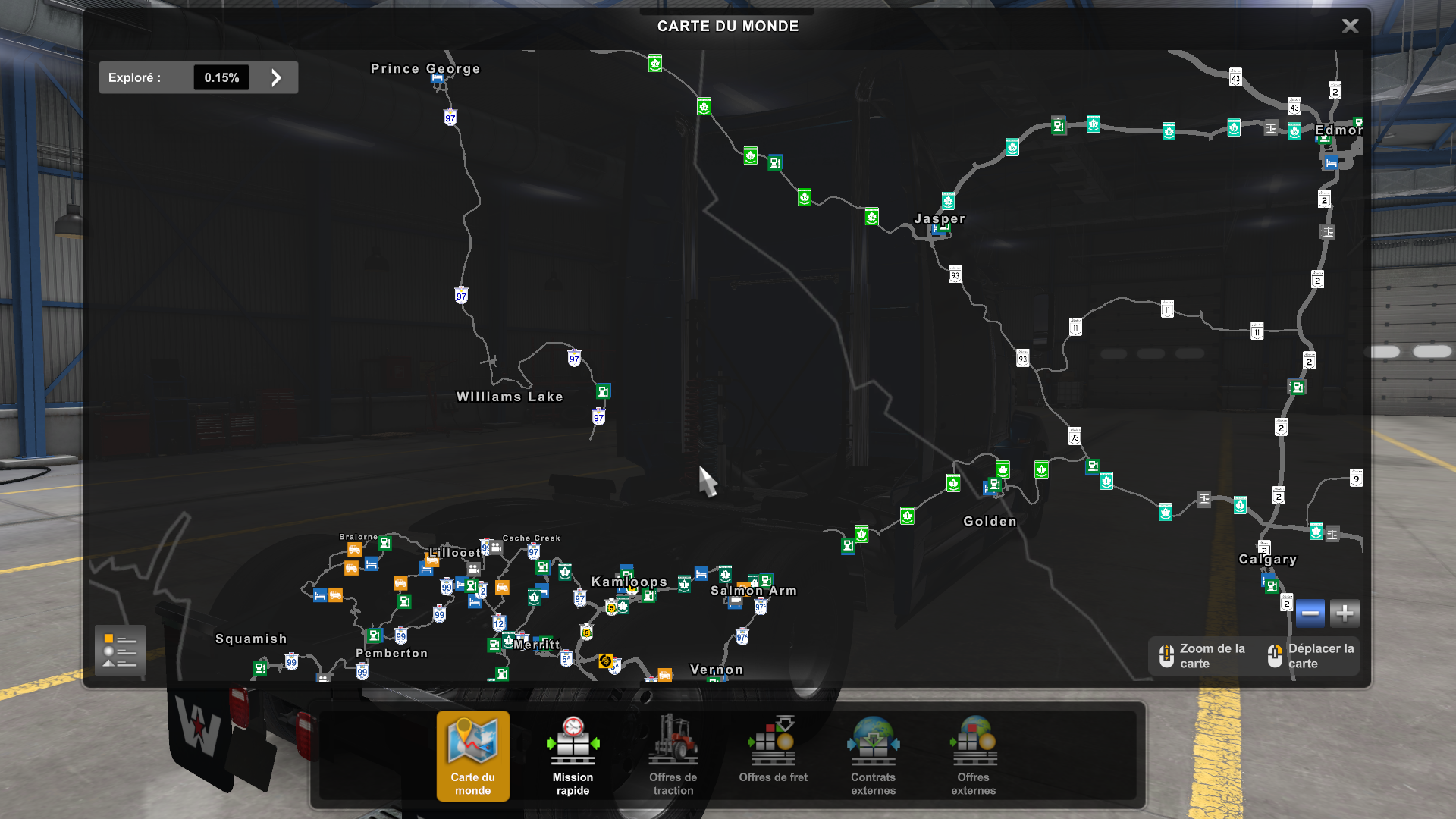This screenshot has height=819, width=1456.
Task: Open Offres de fret from the bottom bar
Action: (773, 756)
